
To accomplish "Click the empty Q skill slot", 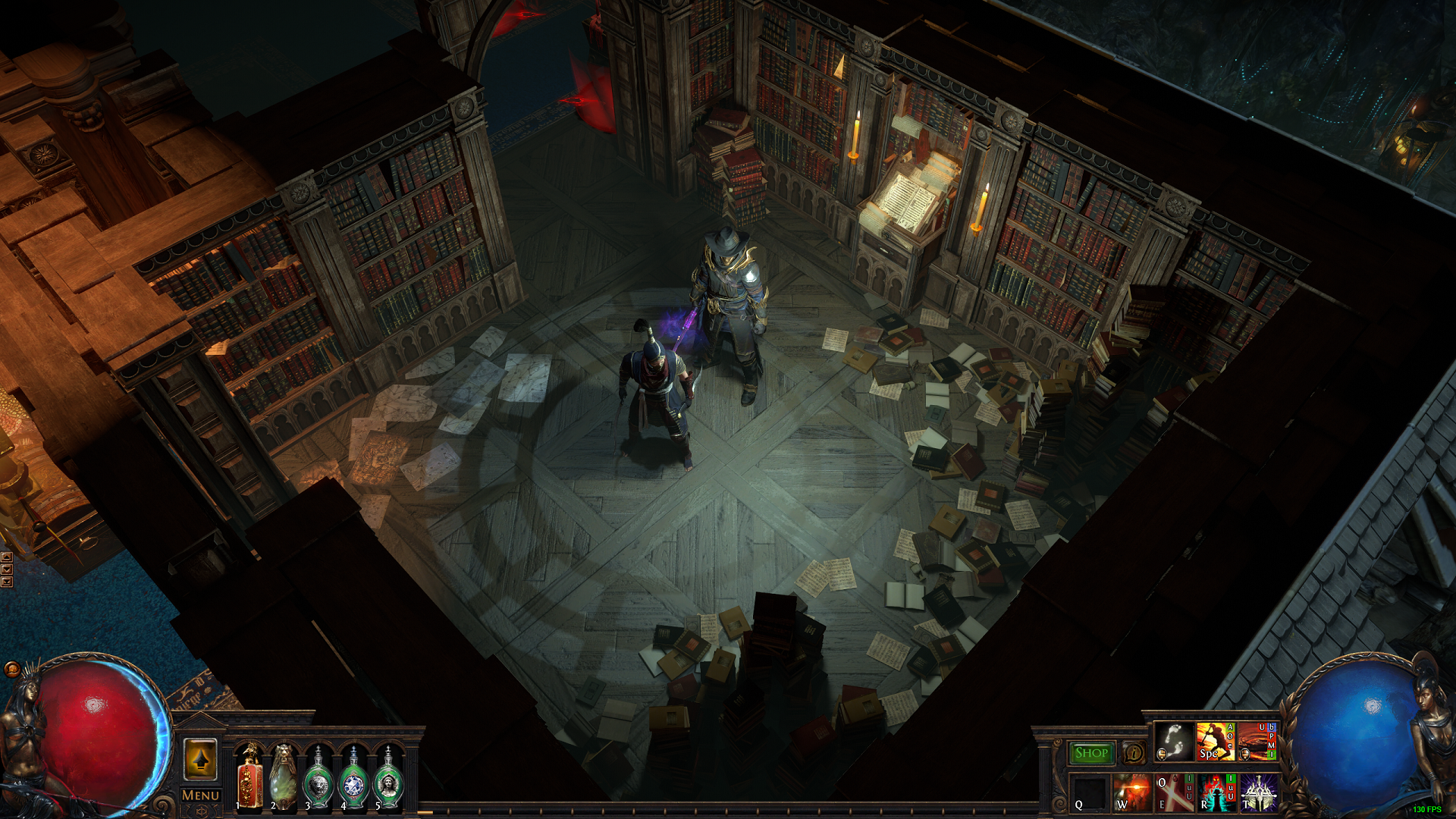I will click(1090, 792).
